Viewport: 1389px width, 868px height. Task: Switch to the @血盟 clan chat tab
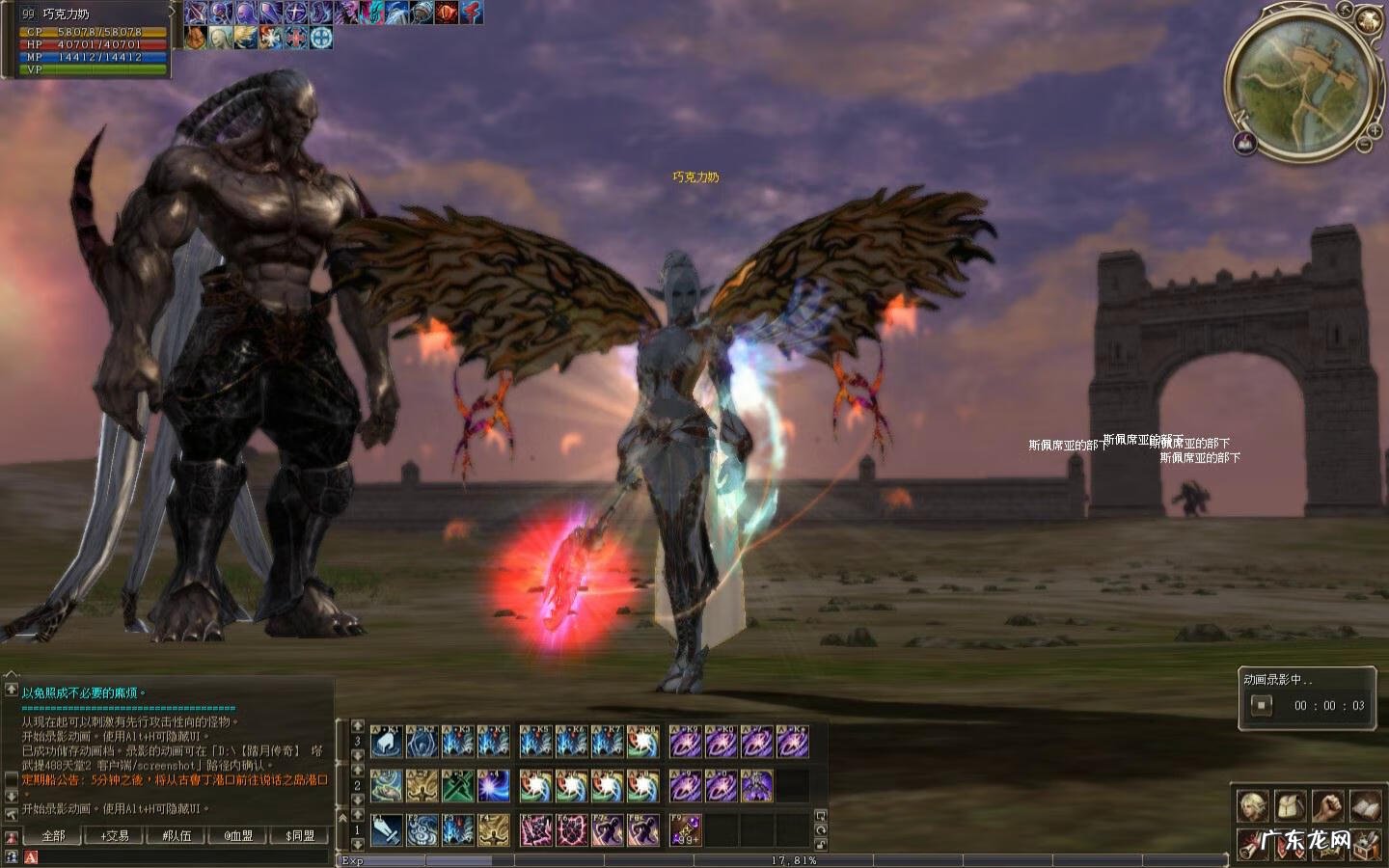point(238,835)
